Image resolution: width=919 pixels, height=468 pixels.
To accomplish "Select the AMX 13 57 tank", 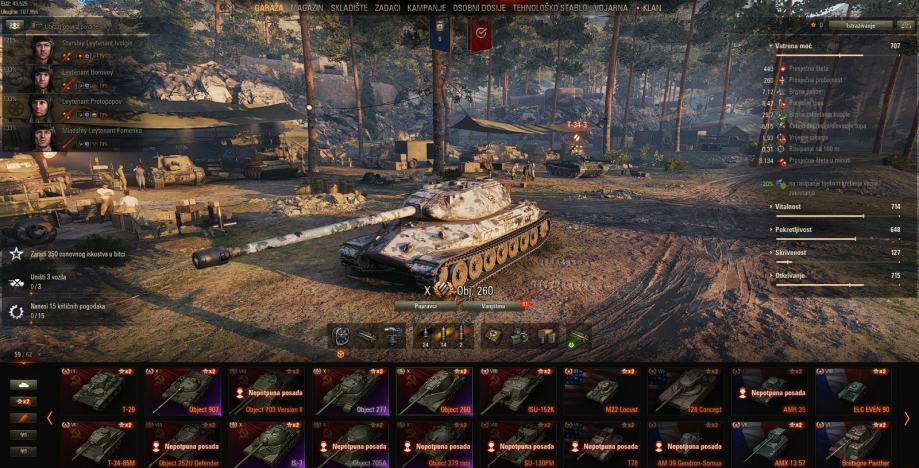I will click(771, 441).
